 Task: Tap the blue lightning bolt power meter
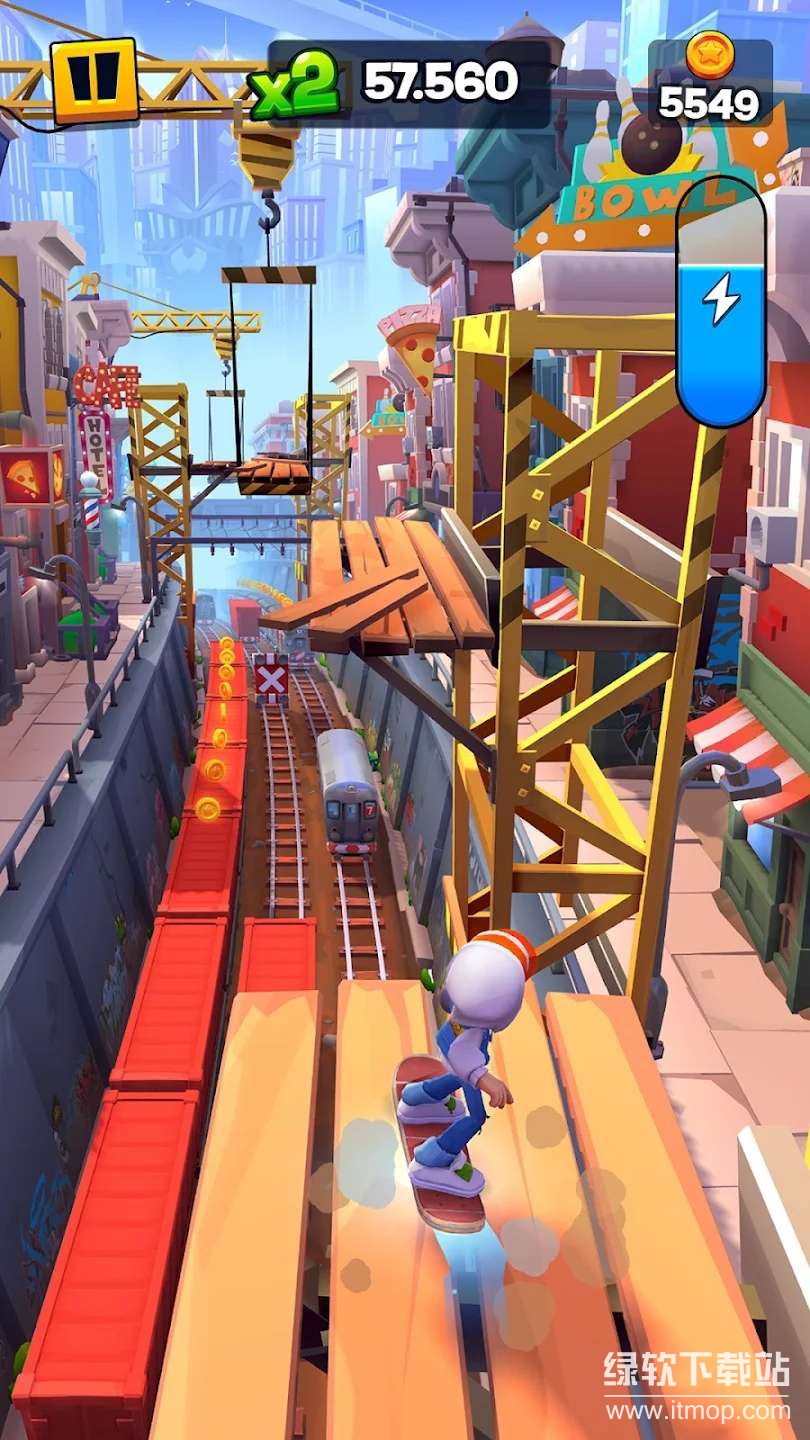pos(720,302)
